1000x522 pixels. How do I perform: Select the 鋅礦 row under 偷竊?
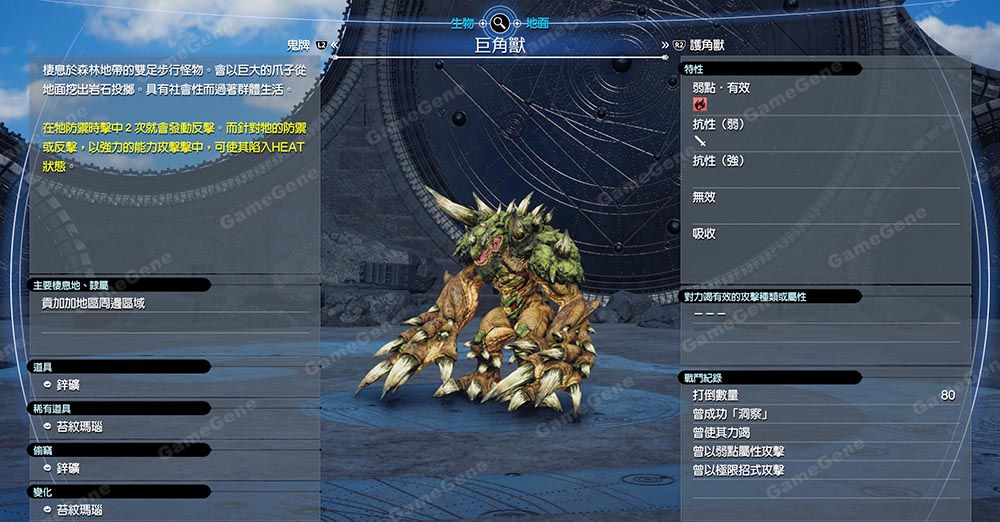pyautogui.click(x=69, y=468)
